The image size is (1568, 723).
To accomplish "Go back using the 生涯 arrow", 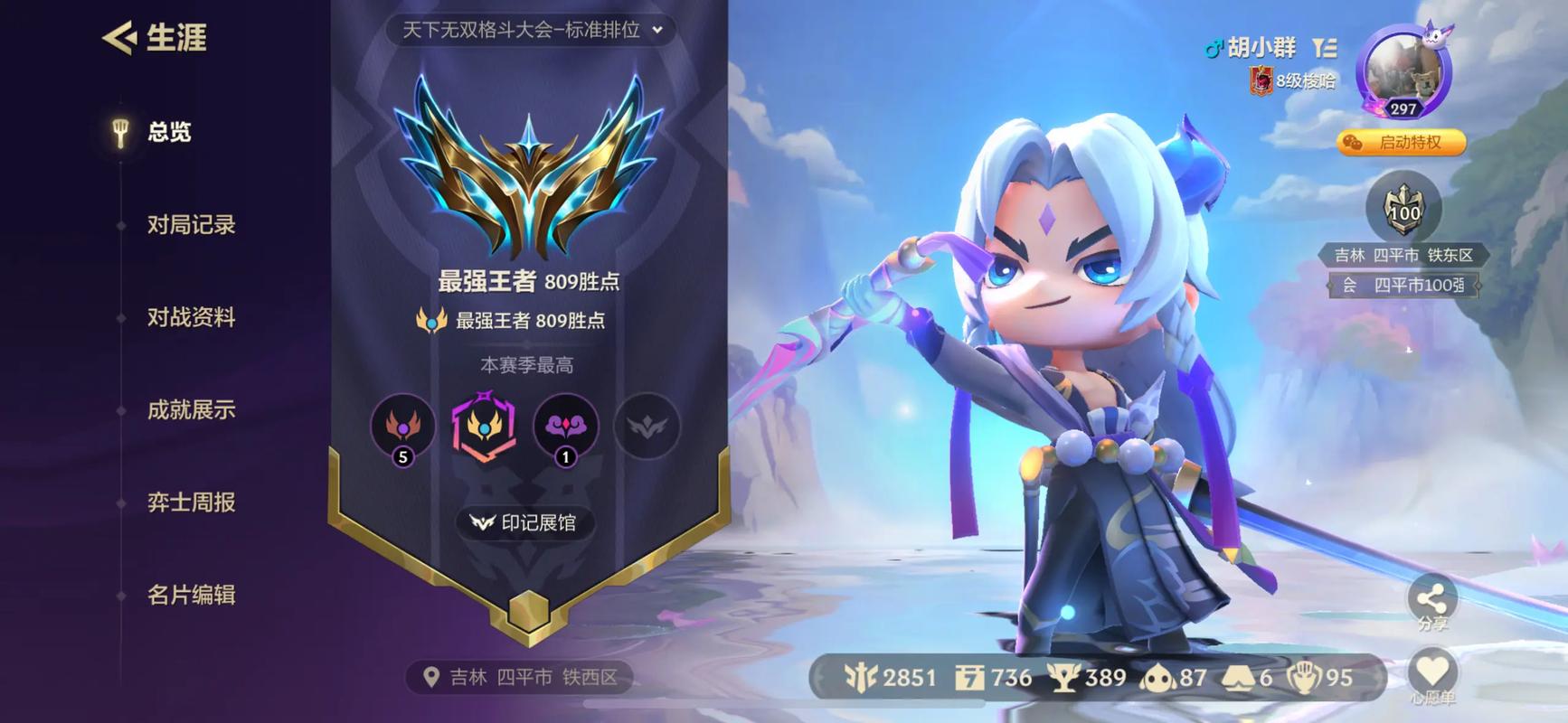I will (119, 38).
